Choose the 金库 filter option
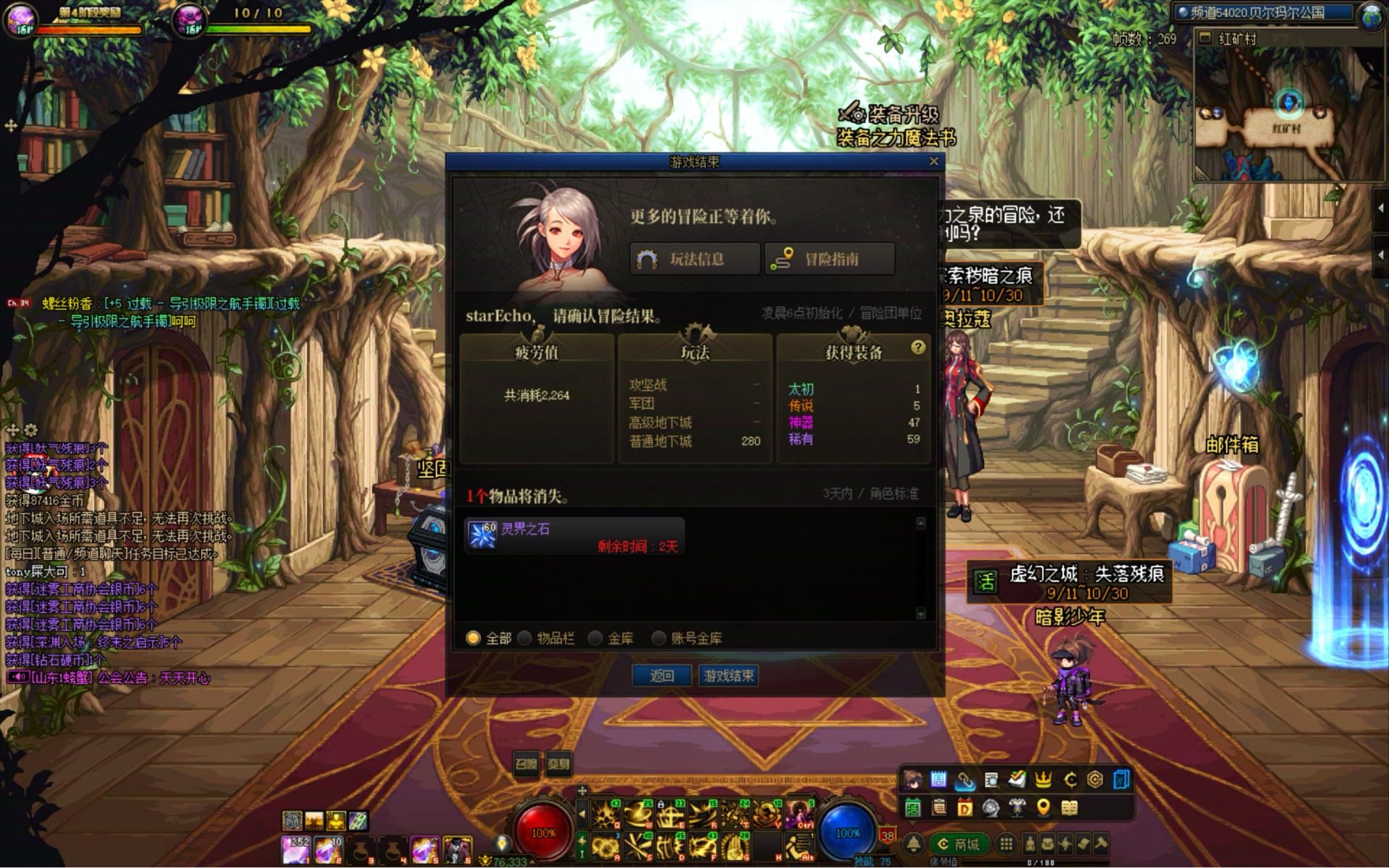This screenshot has height=868, width=1389. 595,638
